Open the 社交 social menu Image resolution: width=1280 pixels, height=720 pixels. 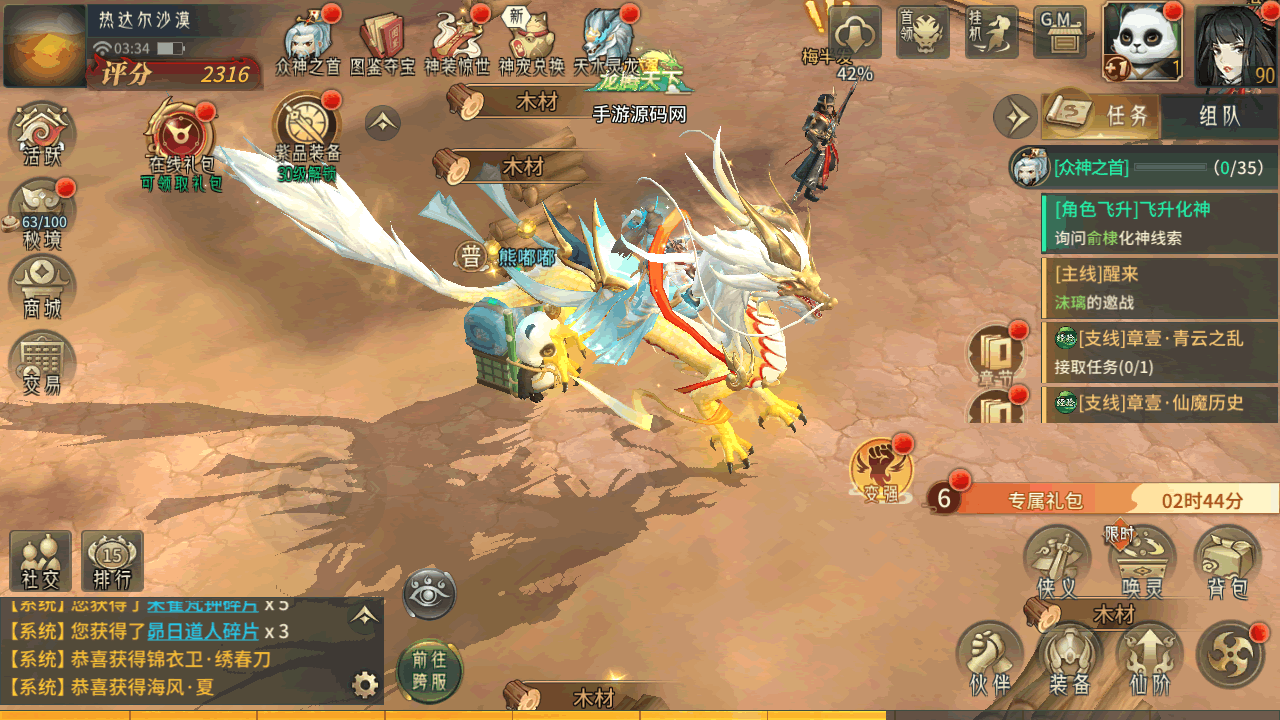[x=41, y=562]
